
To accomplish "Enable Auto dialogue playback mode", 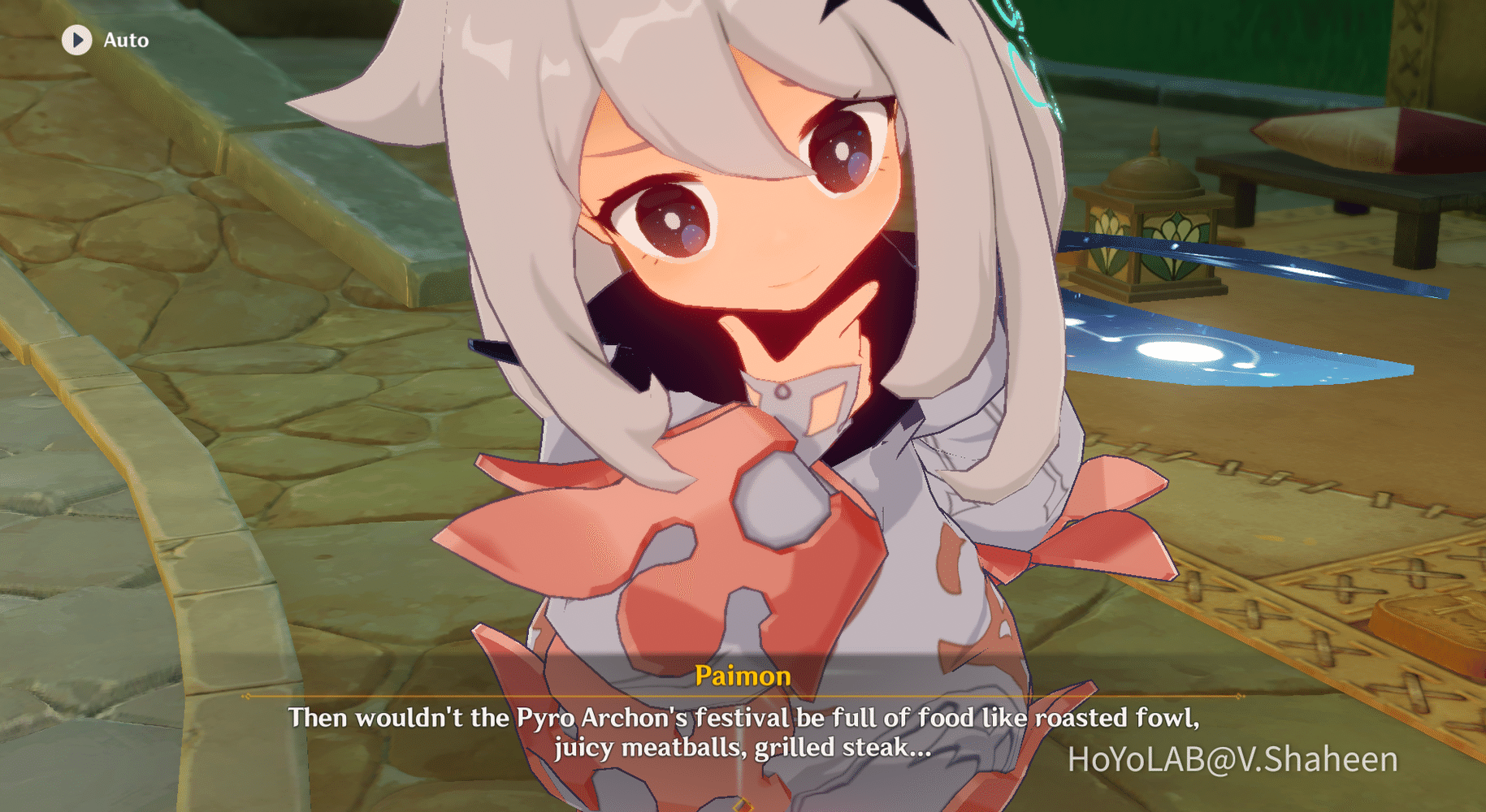I will pyautogui.click(x=78, y=40).
